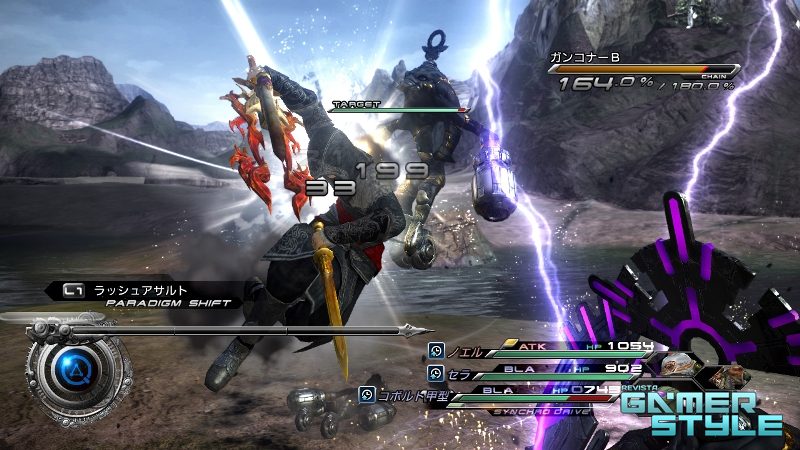Click the Gamer Style watermark logo
Viewport: 800px width, 450px height.
700,412
